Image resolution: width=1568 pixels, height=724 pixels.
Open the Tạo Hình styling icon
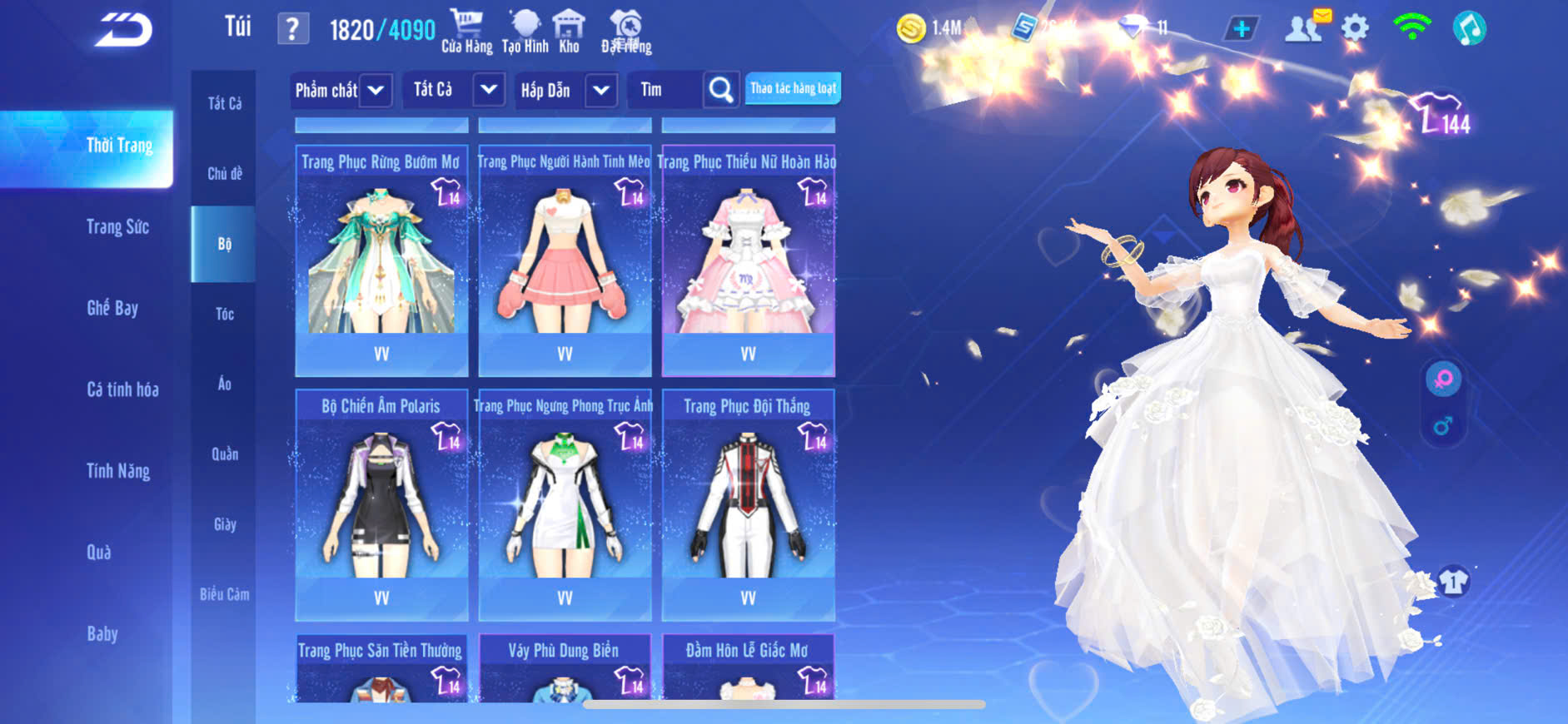525,32
